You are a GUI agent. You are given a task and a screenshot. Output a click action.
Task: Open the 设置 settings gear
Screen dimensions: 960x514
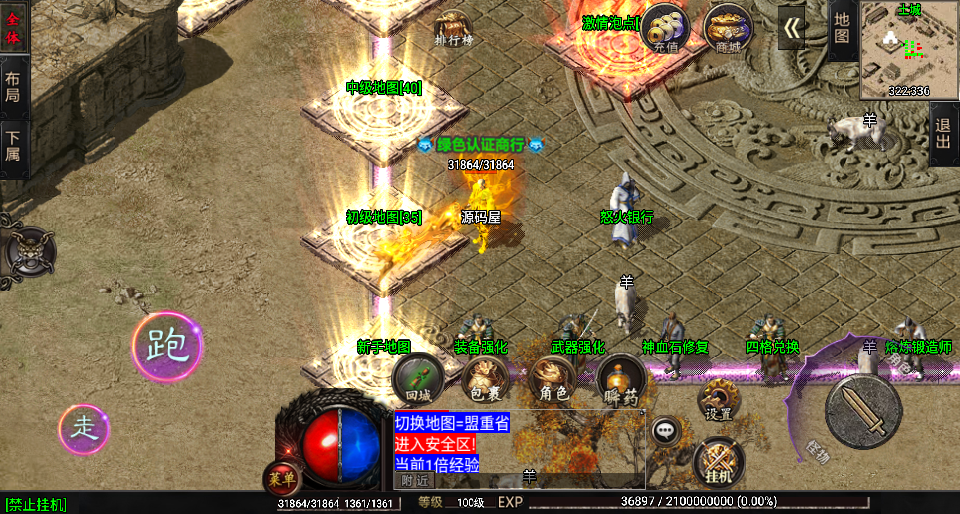718,400
